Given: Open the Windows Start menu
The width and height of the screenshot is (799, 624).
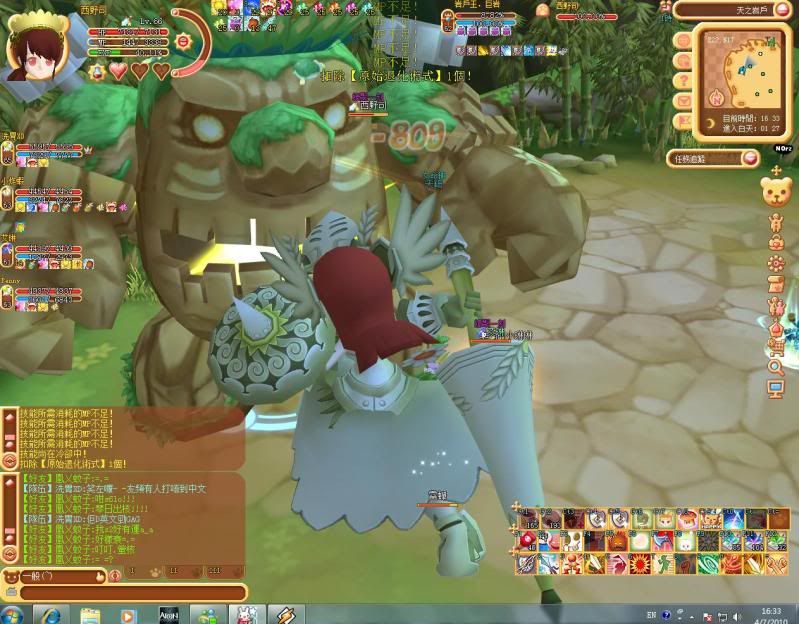Looking at the screenshot, I should pos(13,614).
